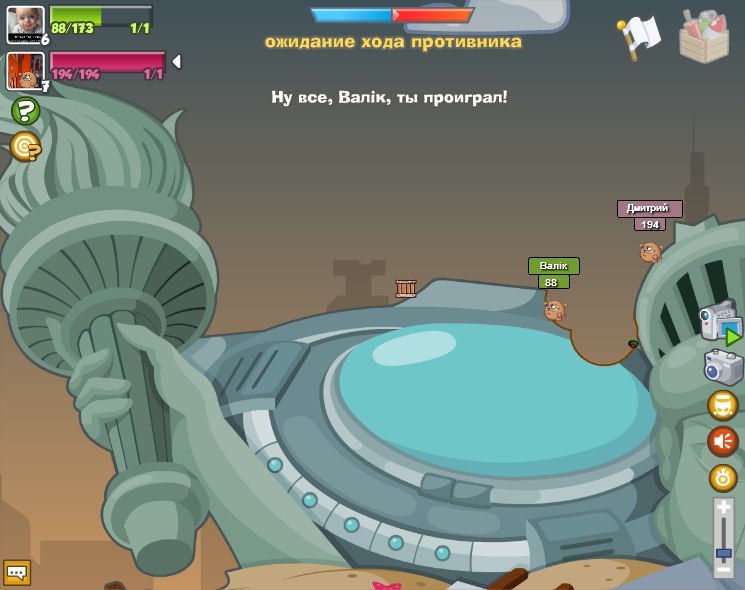Open the weapons crate inventory
The width and height of the screenshot is (745, 590).
click(x=704, y=36)
